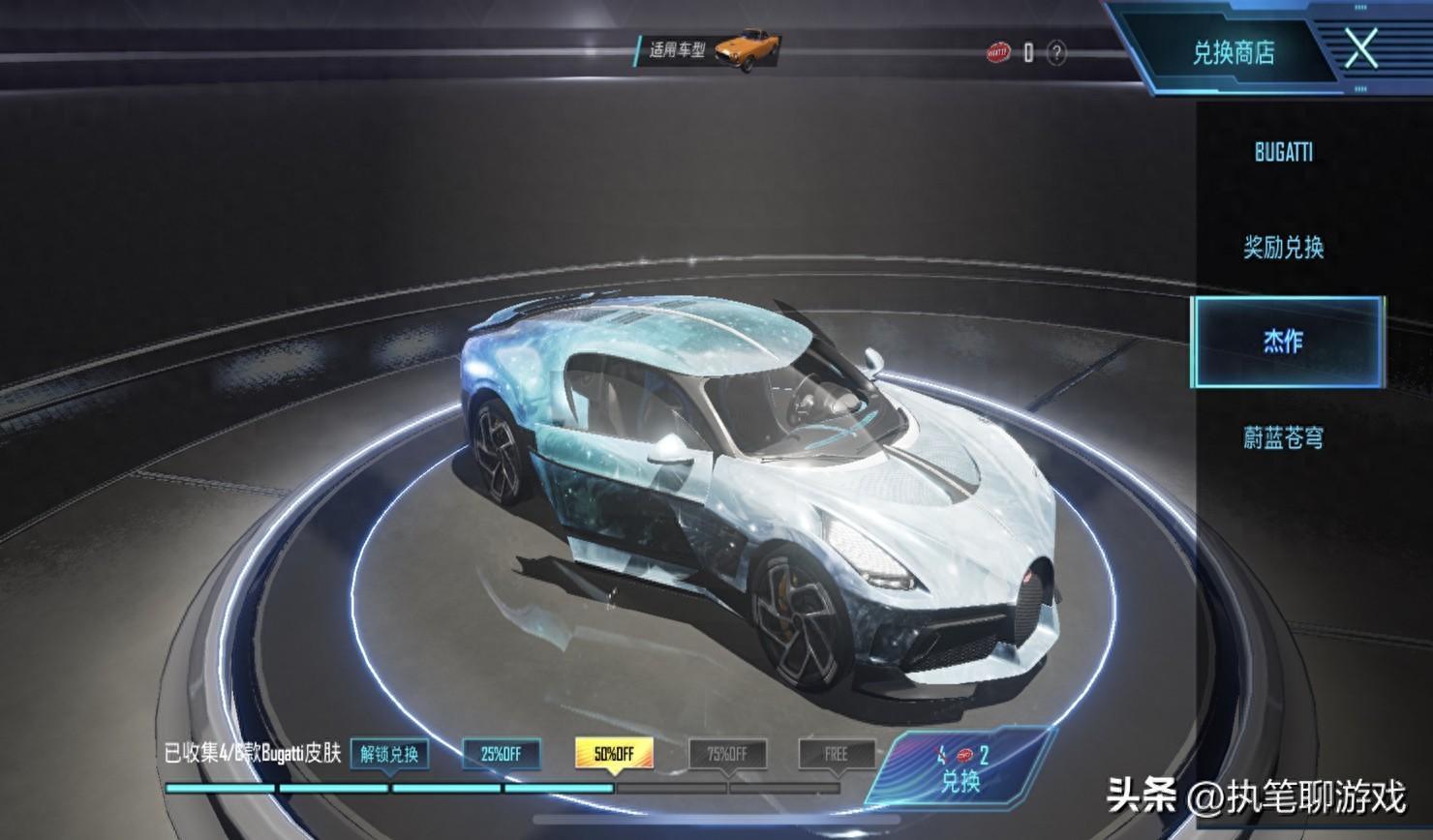Screen dimensions: 1433x840
Task: Open the BUGATTI category
Action: pos(1283,152)
